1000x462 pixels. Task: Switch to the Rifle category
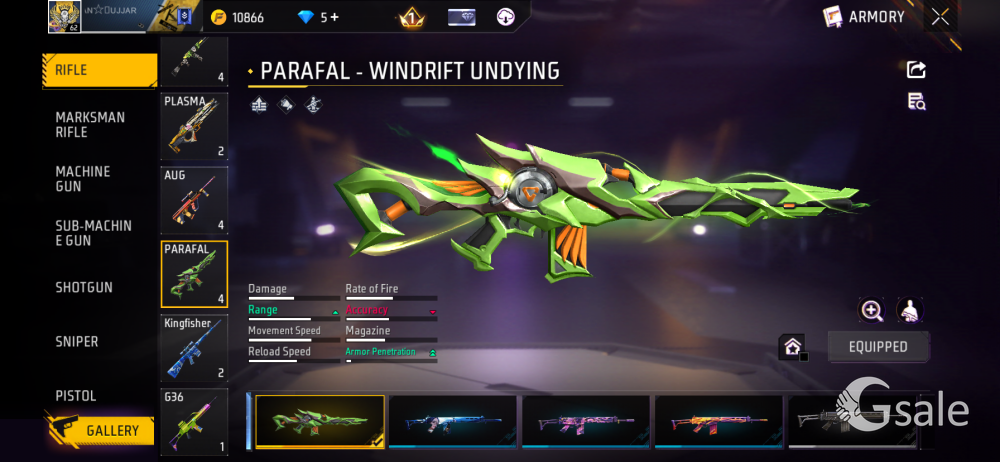[x=100, y=70]
